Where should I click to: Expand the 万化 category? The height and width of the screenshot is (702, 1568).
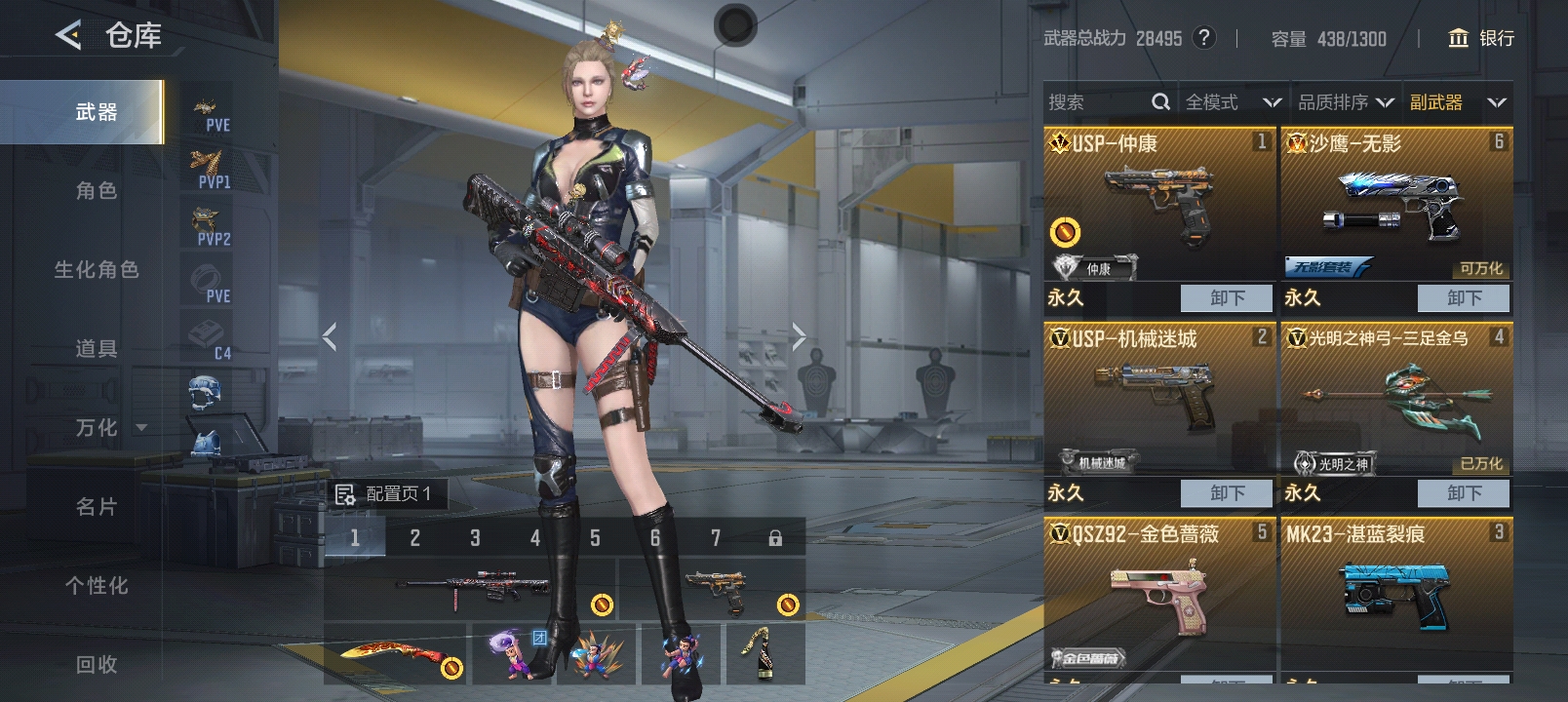pyautogui.click(x=109, y=428)
